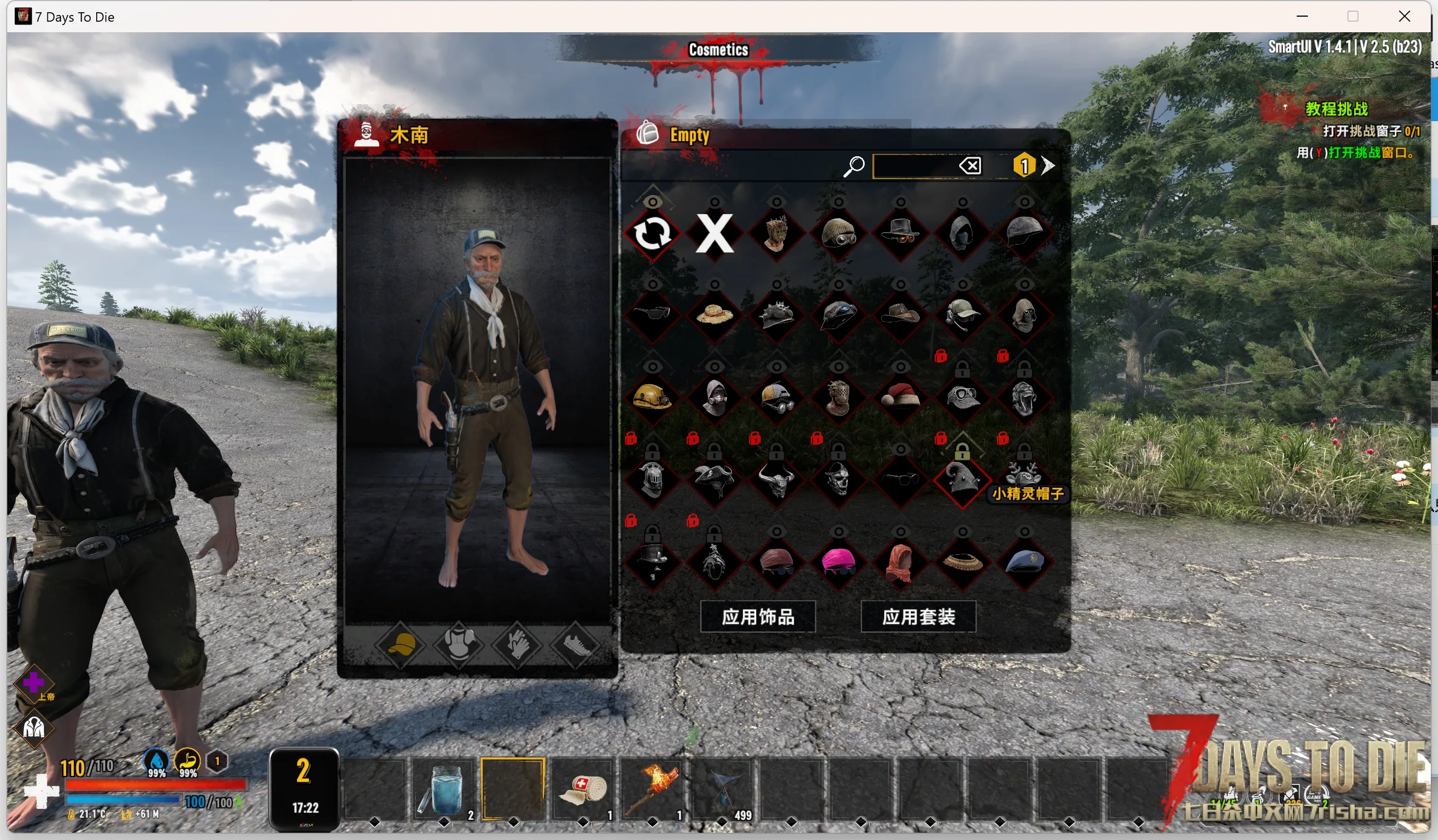Select the blue police cap cosmetic

(1024, 562)
